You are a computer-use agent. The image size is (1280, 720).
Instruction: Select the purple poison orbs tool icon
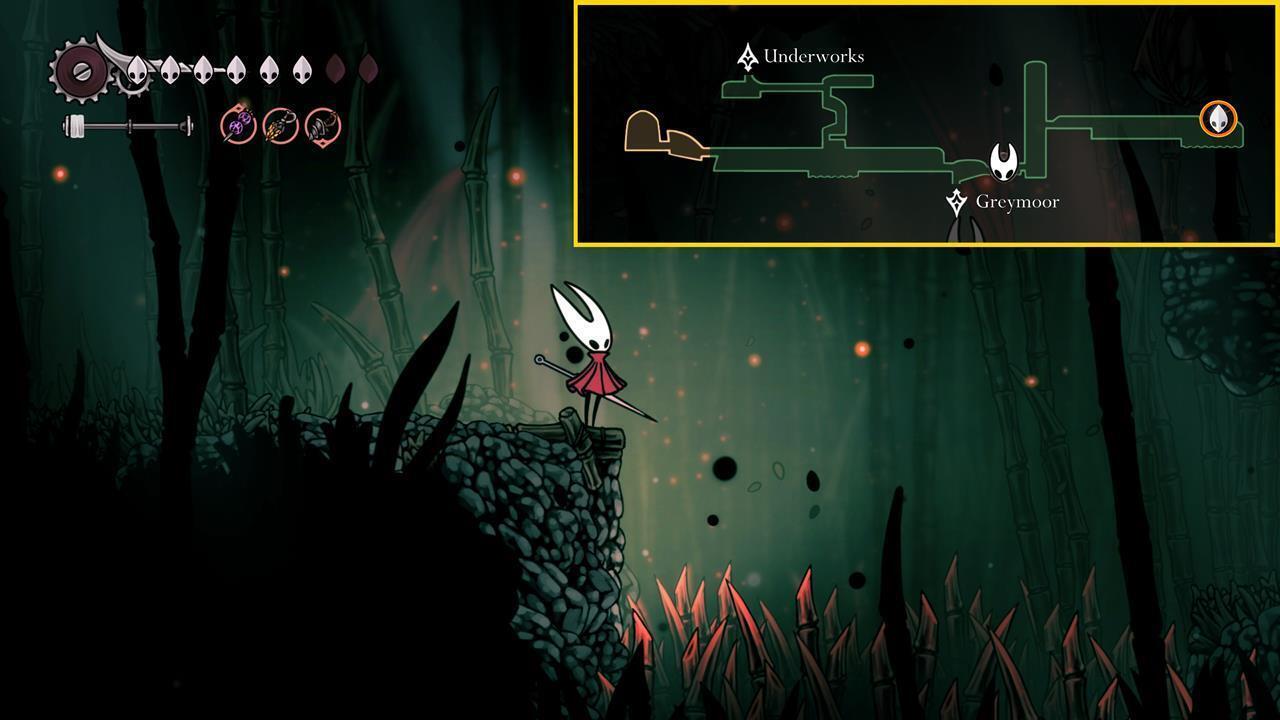pyautogui.click(x=237, y=126)
